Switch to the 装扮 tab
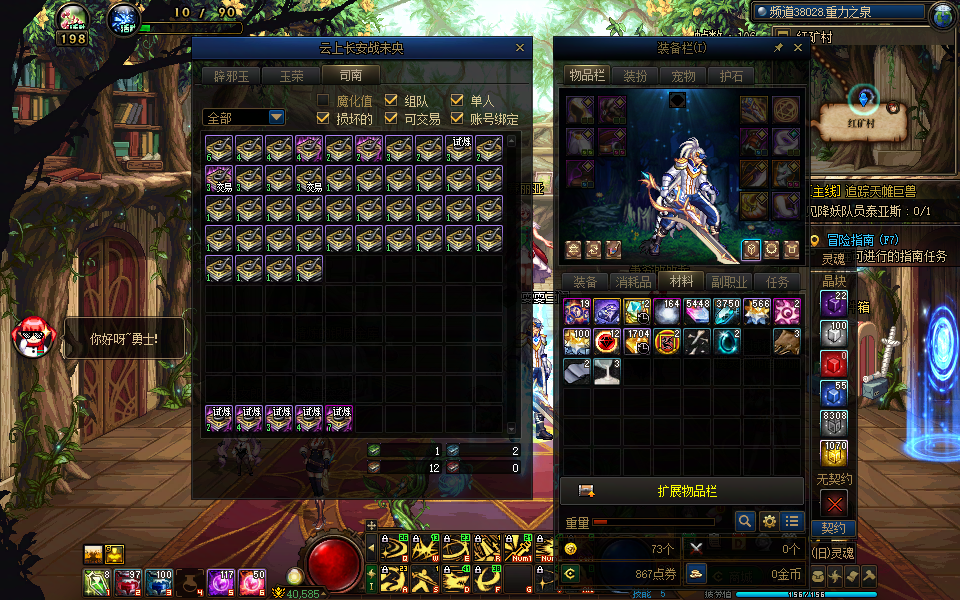The width and height of the screenshot is (960, 600). (x=635, y=75)
